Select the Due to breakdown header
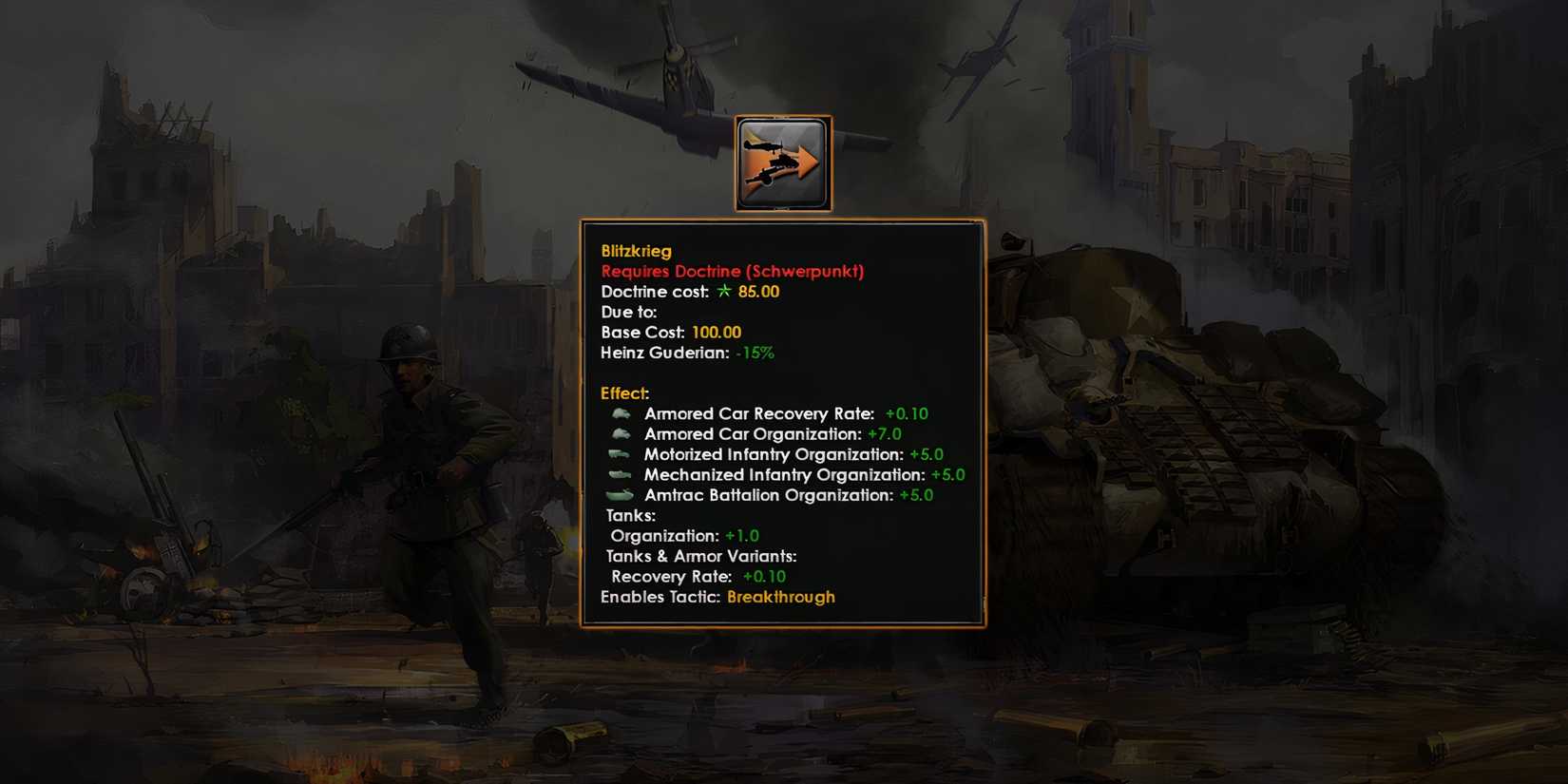This screenshot has height=784, width=1568. click(628, 312)
